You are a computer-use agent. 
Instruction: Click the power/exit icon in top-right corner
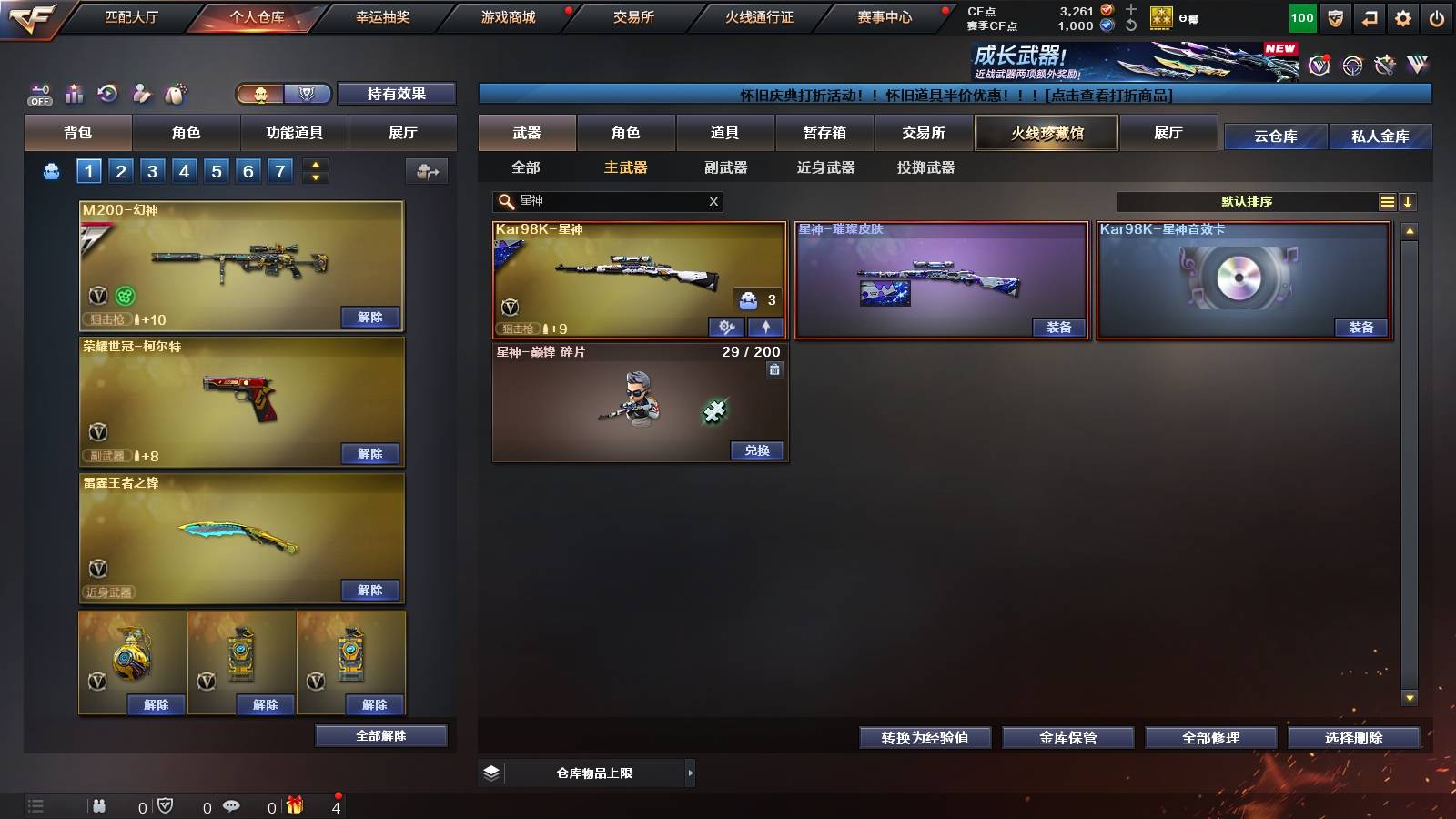pos(1438,16)
